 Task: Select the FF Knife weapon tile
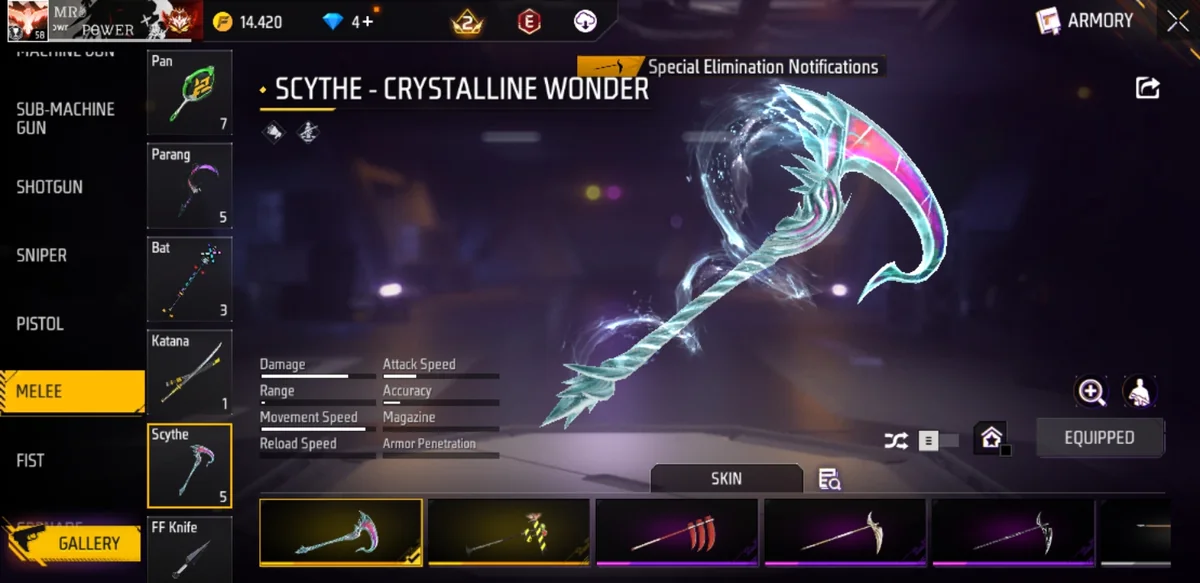click(x=189, y=549)
